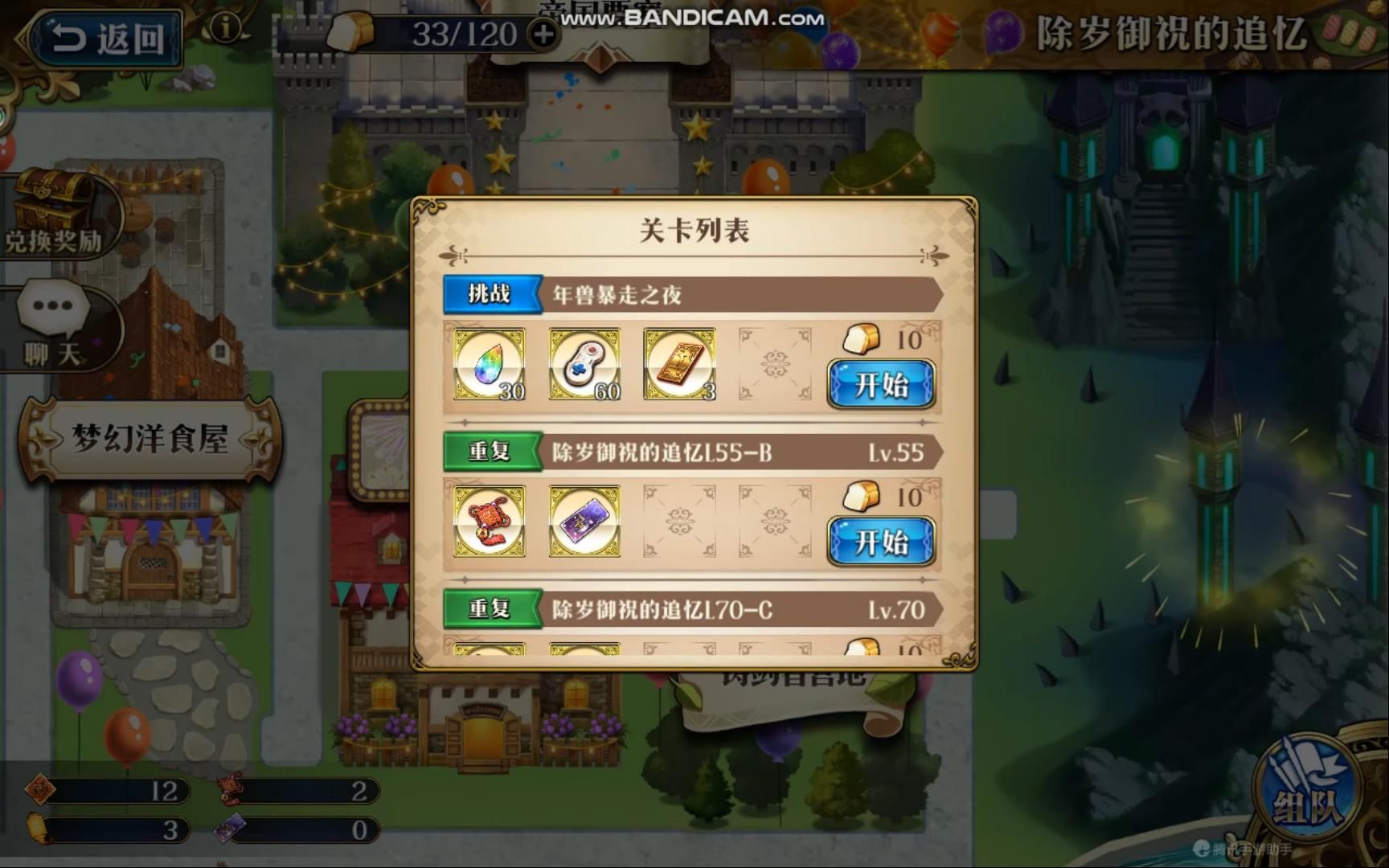Click the rainbow prism reward icon showing 30
Viewport: 1389px width, 868px height.
tap(490, 366)
